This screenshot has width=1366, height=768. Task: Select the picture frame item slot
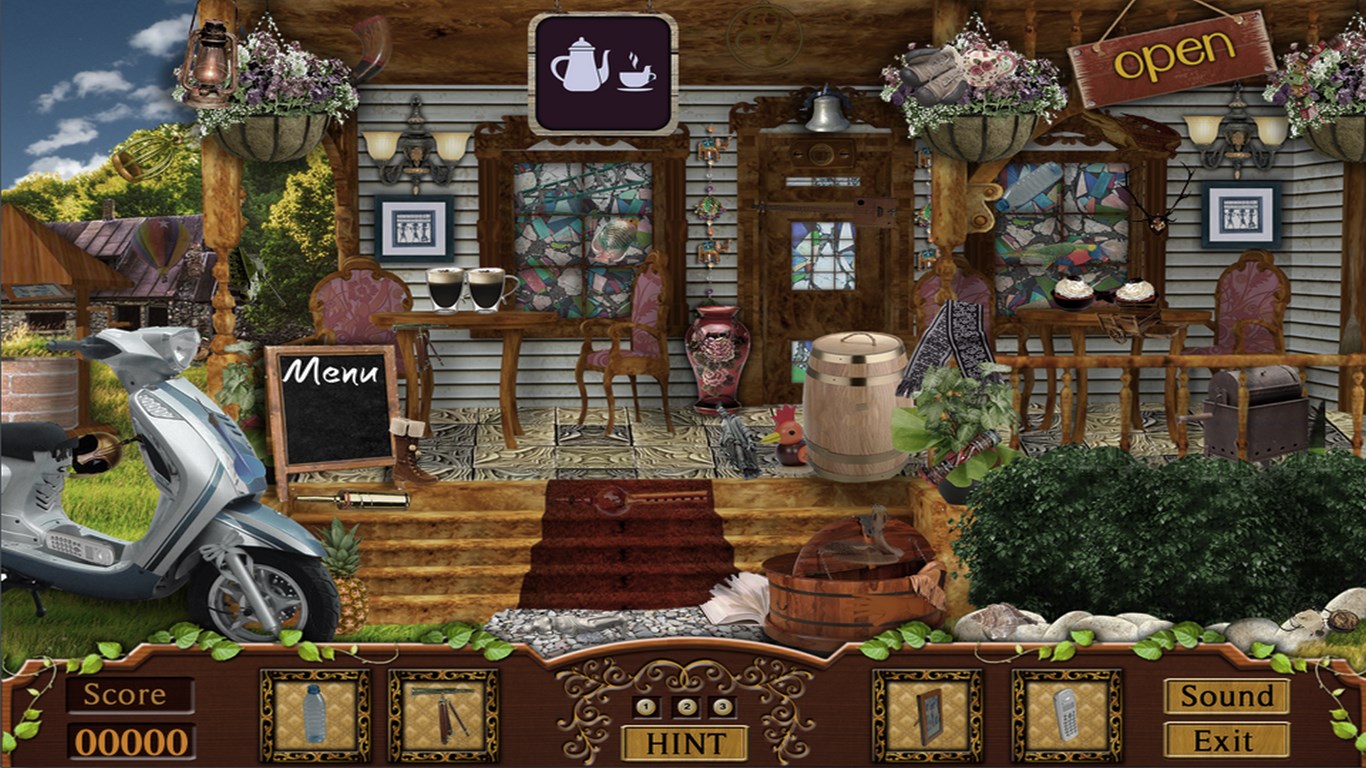coord(928,715)
